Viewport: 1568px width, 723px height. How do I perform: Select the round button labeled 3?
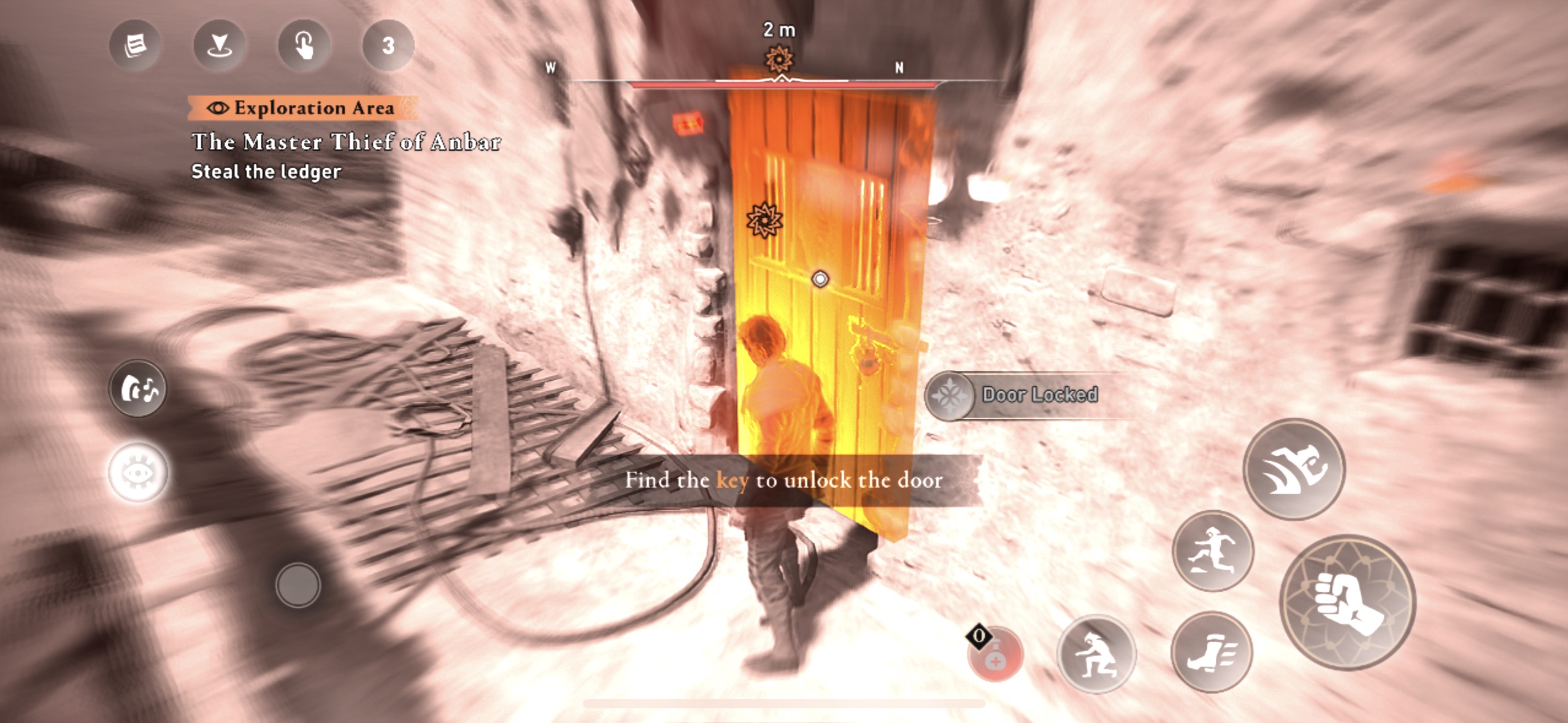(x=388, y=45)
